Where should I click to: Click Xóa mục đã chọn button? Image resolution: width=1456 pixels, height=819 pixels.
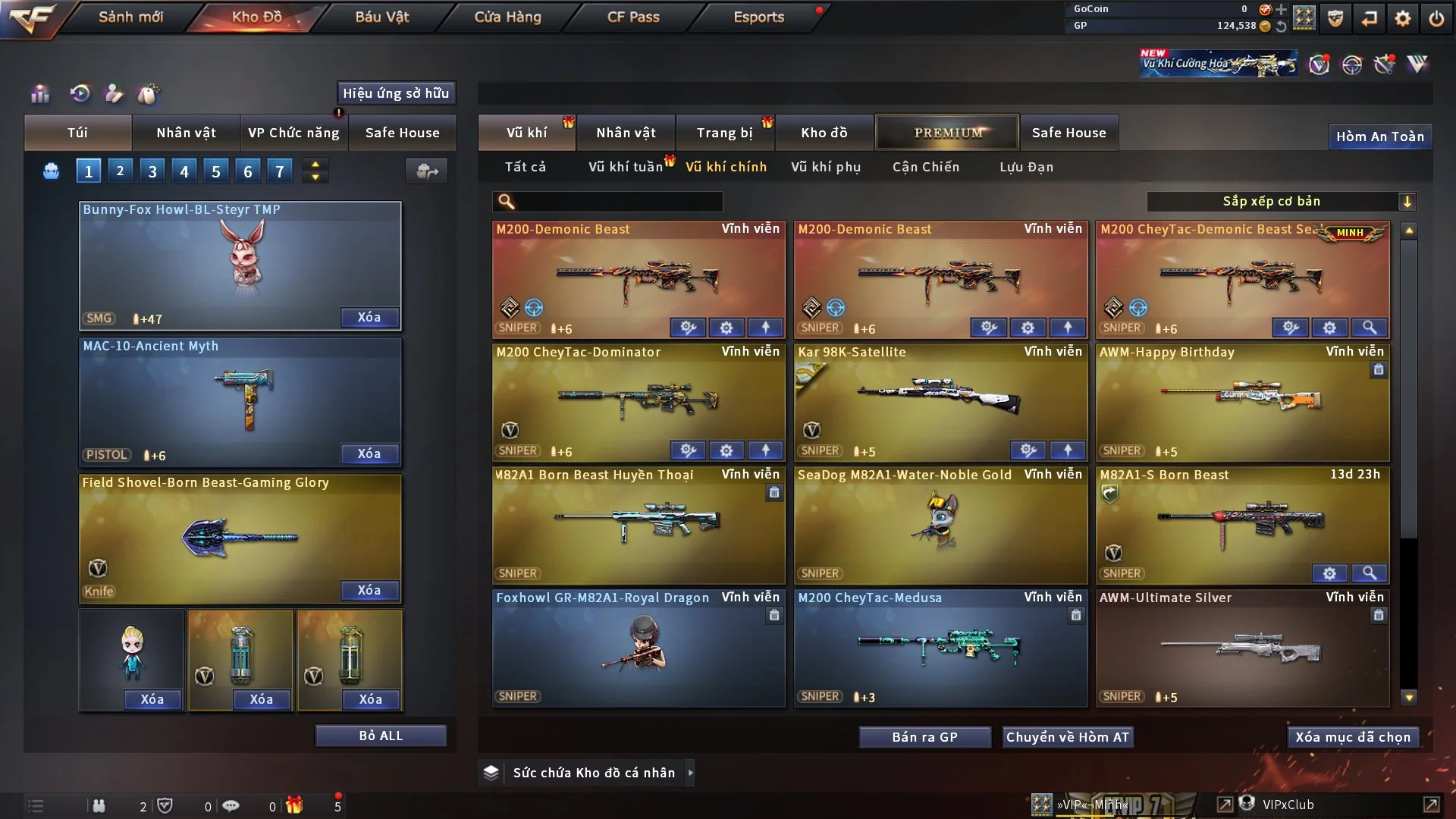(1352, 737)
